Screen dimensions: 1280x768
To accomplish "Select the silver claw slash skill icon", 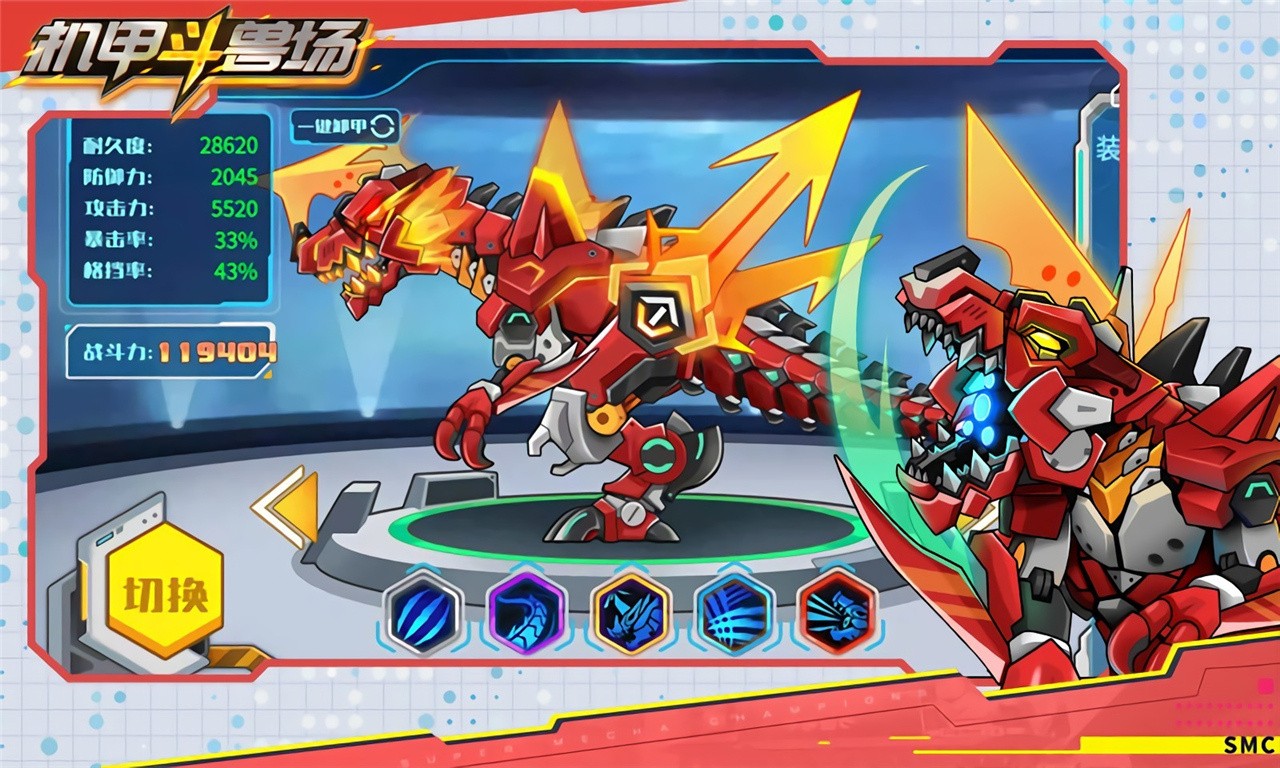I will coord(423,612).
